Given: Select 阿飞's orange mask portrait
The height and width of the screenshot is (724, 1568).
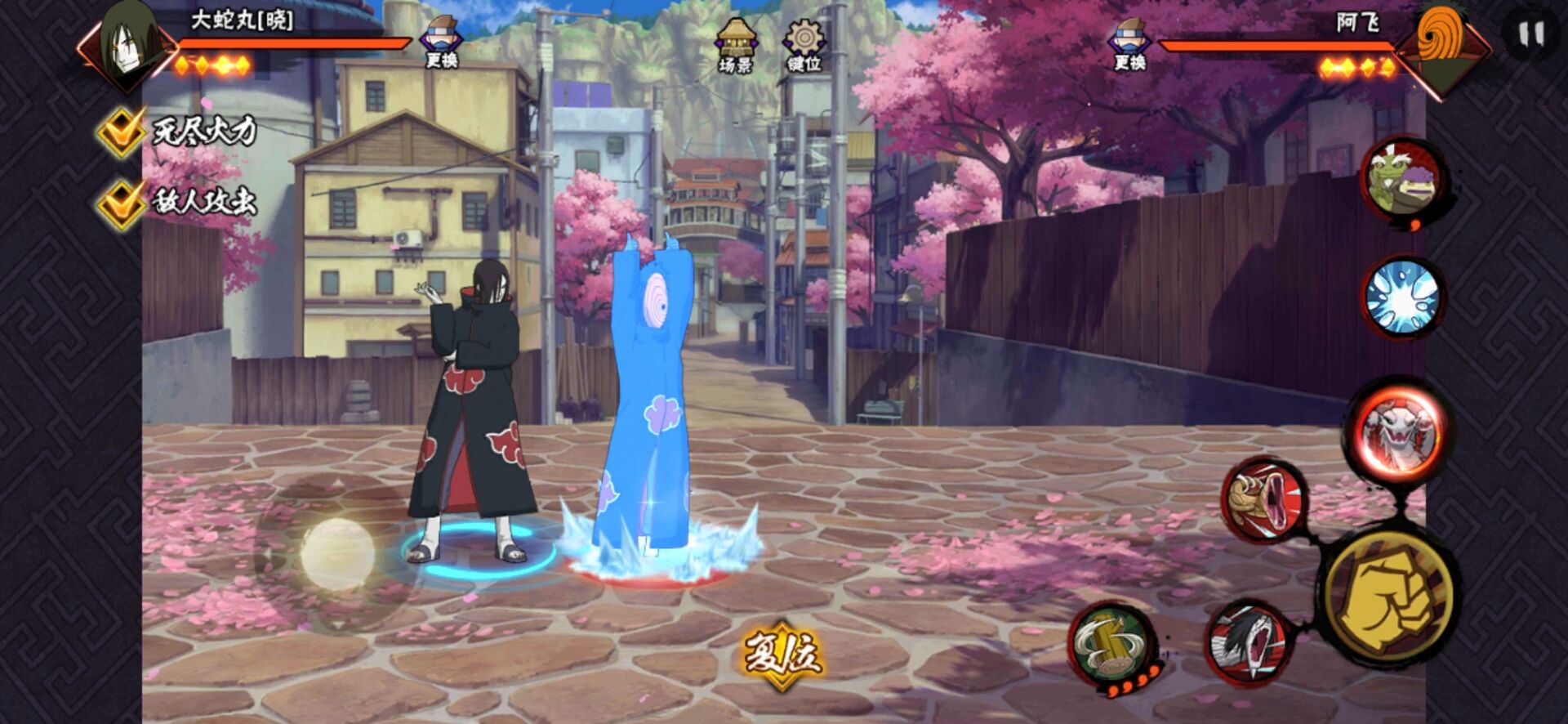Looking at the screenshot, I should tap(1441, 45).
